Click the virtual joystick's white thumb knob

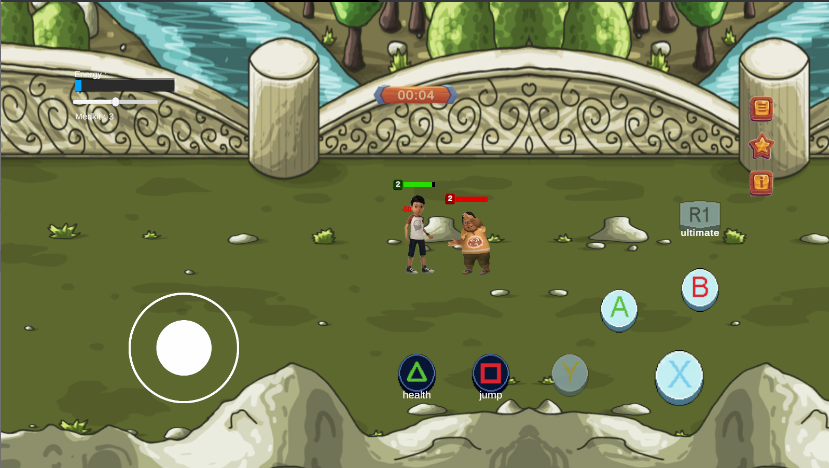[184, 348]
